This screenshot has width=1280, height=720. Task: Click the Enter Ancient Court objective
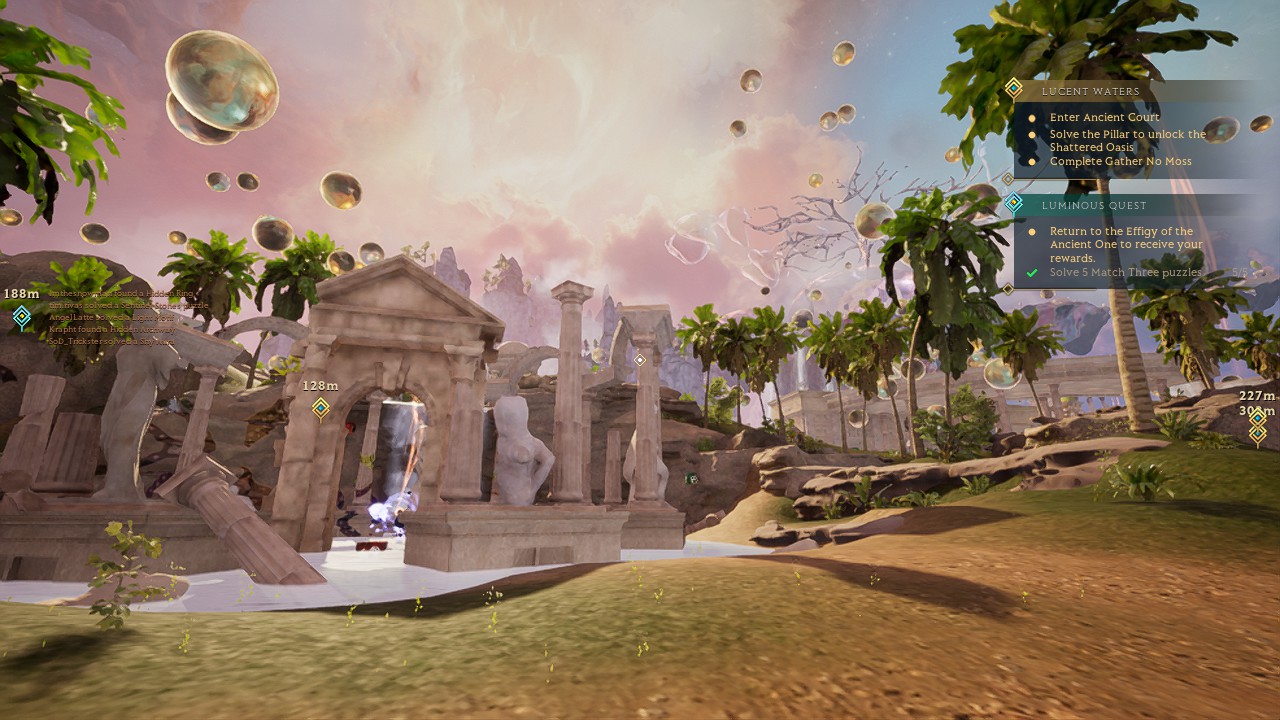[1104, 117]
